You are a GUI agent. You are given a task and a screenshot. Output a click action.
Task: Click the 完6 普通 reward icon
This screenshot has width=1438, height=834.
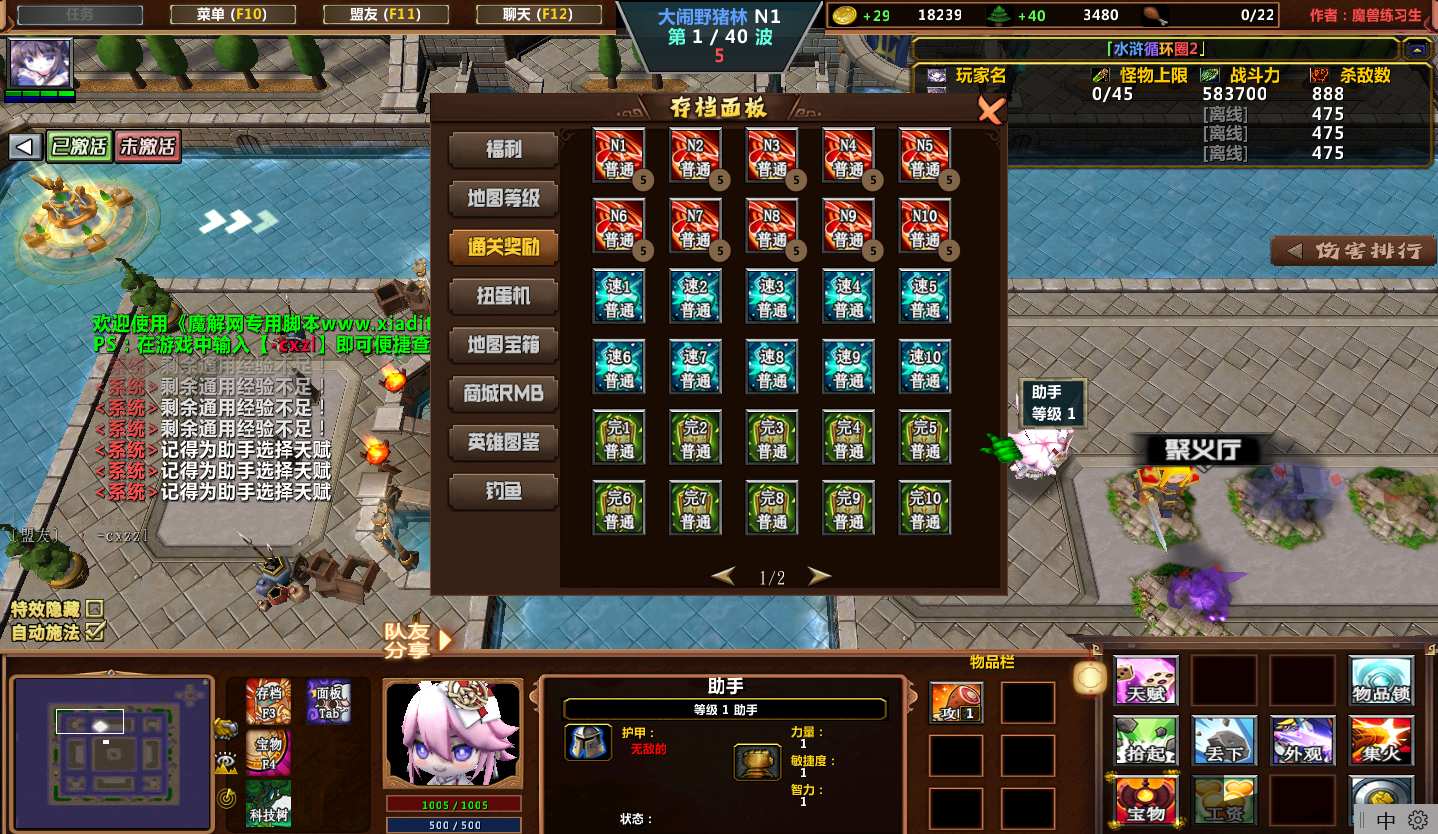pos(619,508)
